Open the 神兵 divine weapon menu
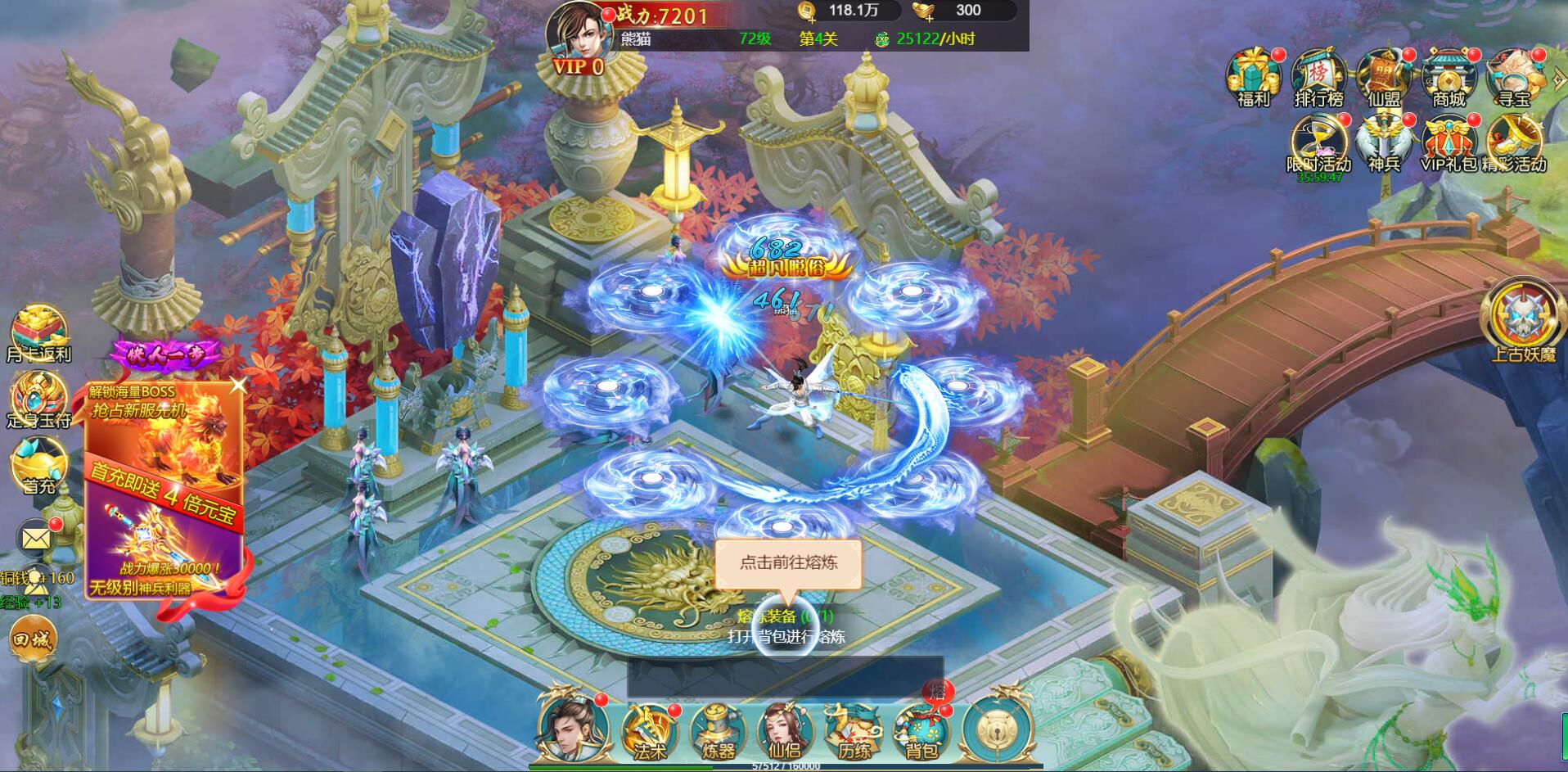This screenshot has height=772, width=1568. (x=1384, y=142)
